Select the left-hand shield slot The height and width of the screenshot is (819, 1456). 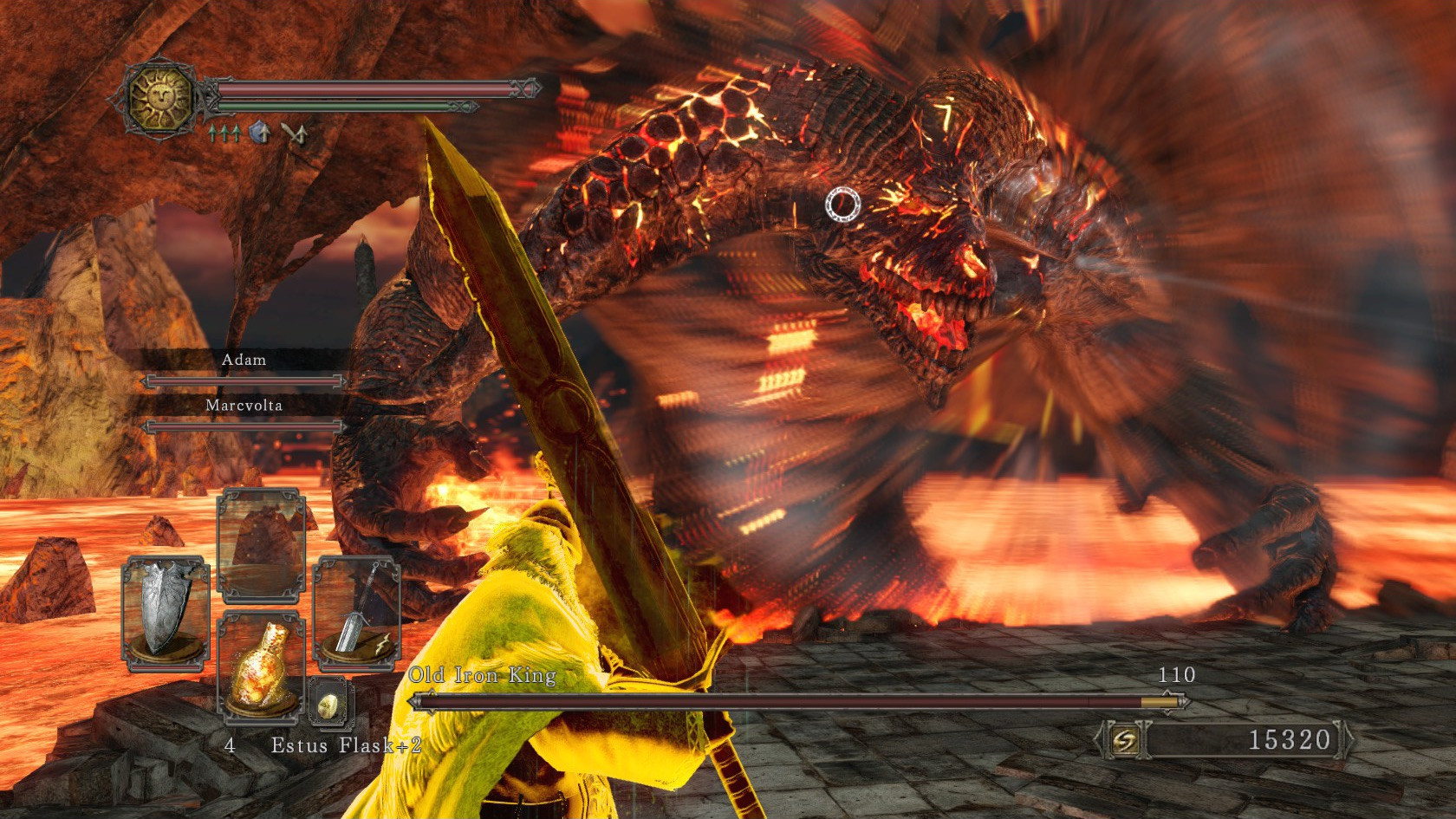[x=166, y=614]
